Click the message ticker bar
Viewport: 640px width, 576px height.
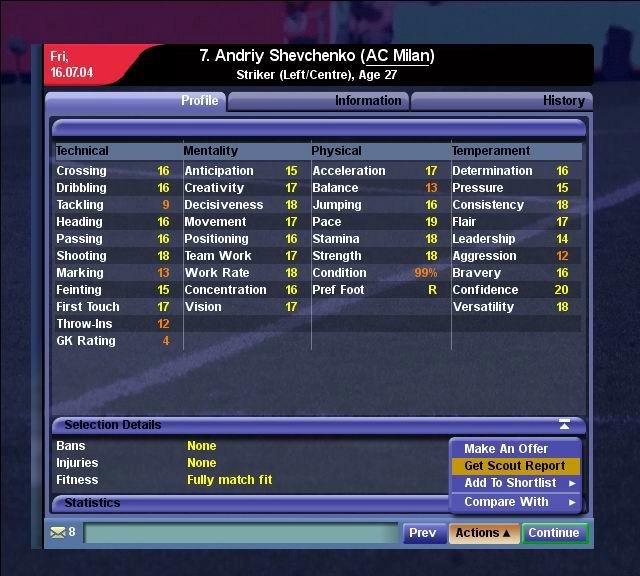click(x=240, y=534)
